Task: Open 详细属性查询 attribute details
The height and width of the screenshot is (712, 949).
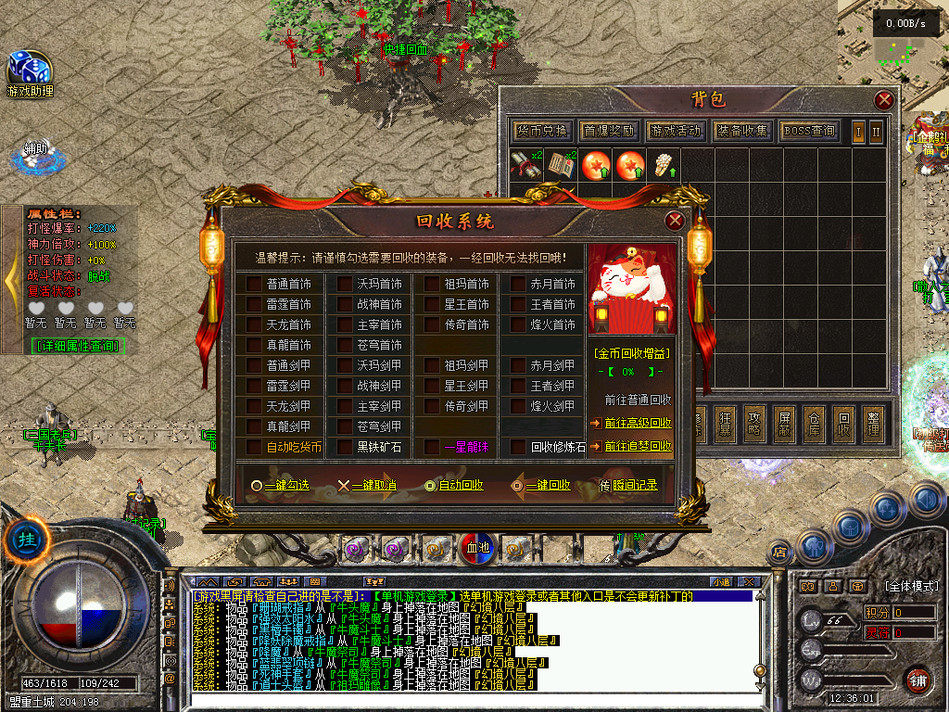Action: coord(74,345)
